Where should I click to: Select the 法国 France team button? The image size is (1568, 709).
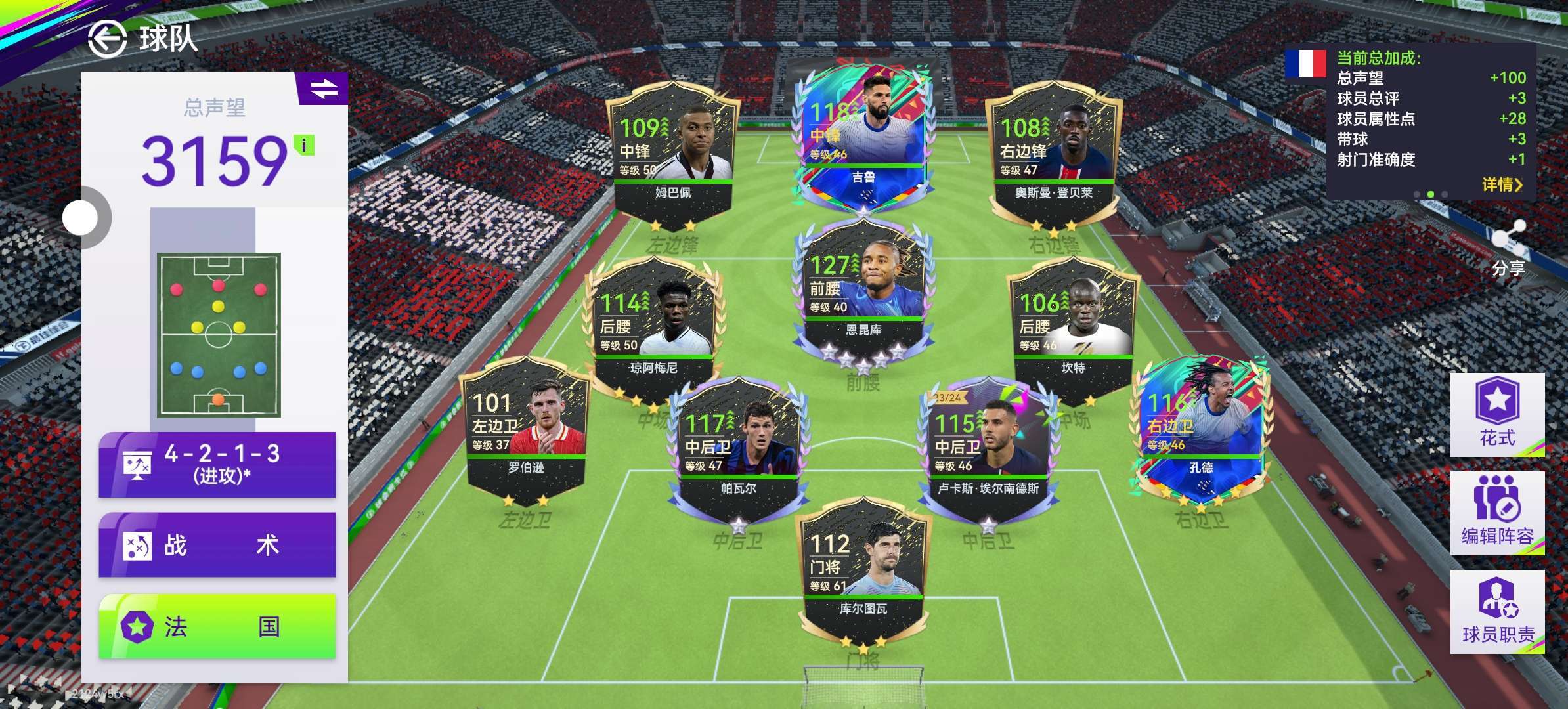[x=217, y=626]
